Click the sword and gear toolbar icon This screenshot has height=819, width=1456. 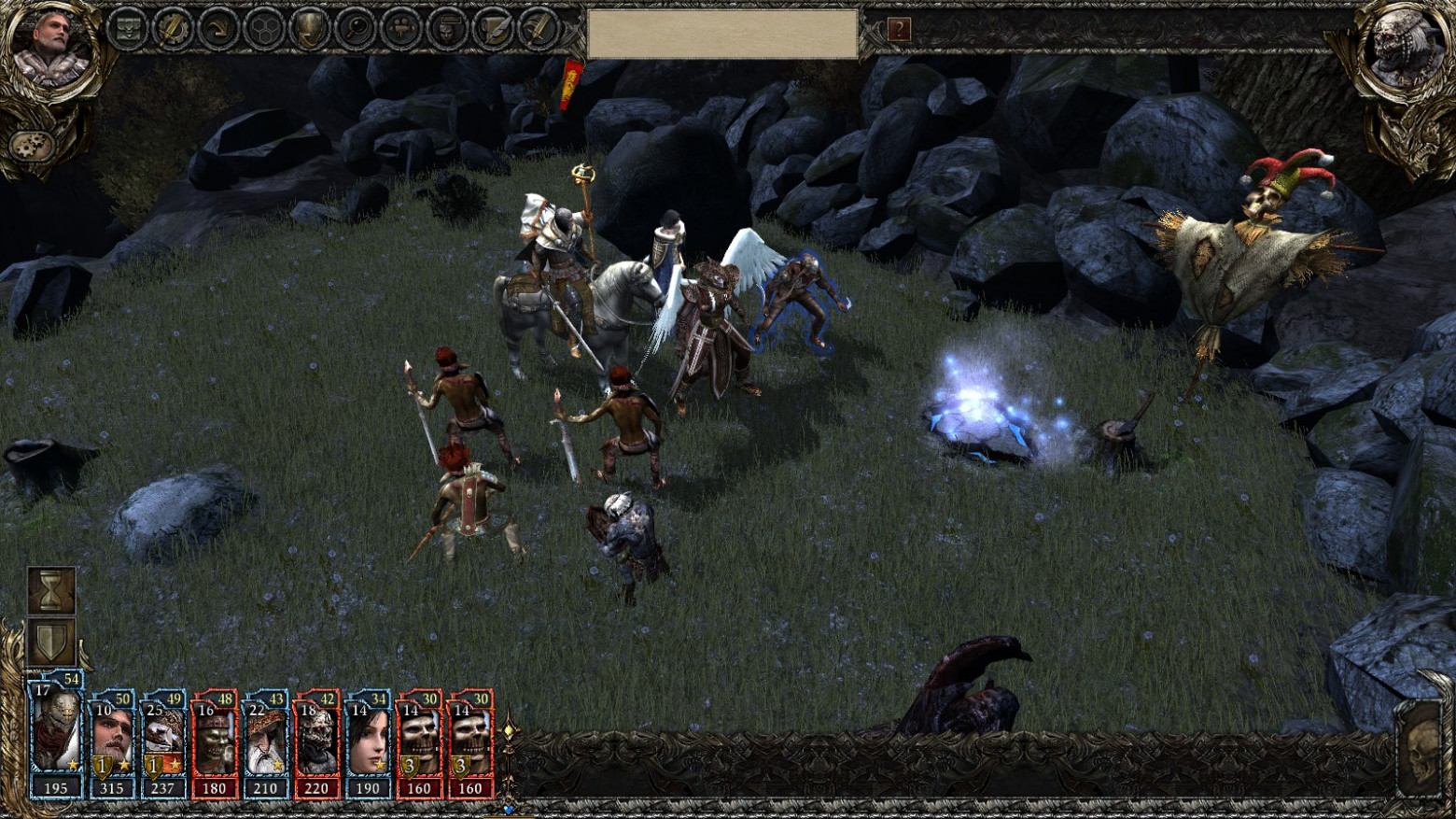coord(174,29)
